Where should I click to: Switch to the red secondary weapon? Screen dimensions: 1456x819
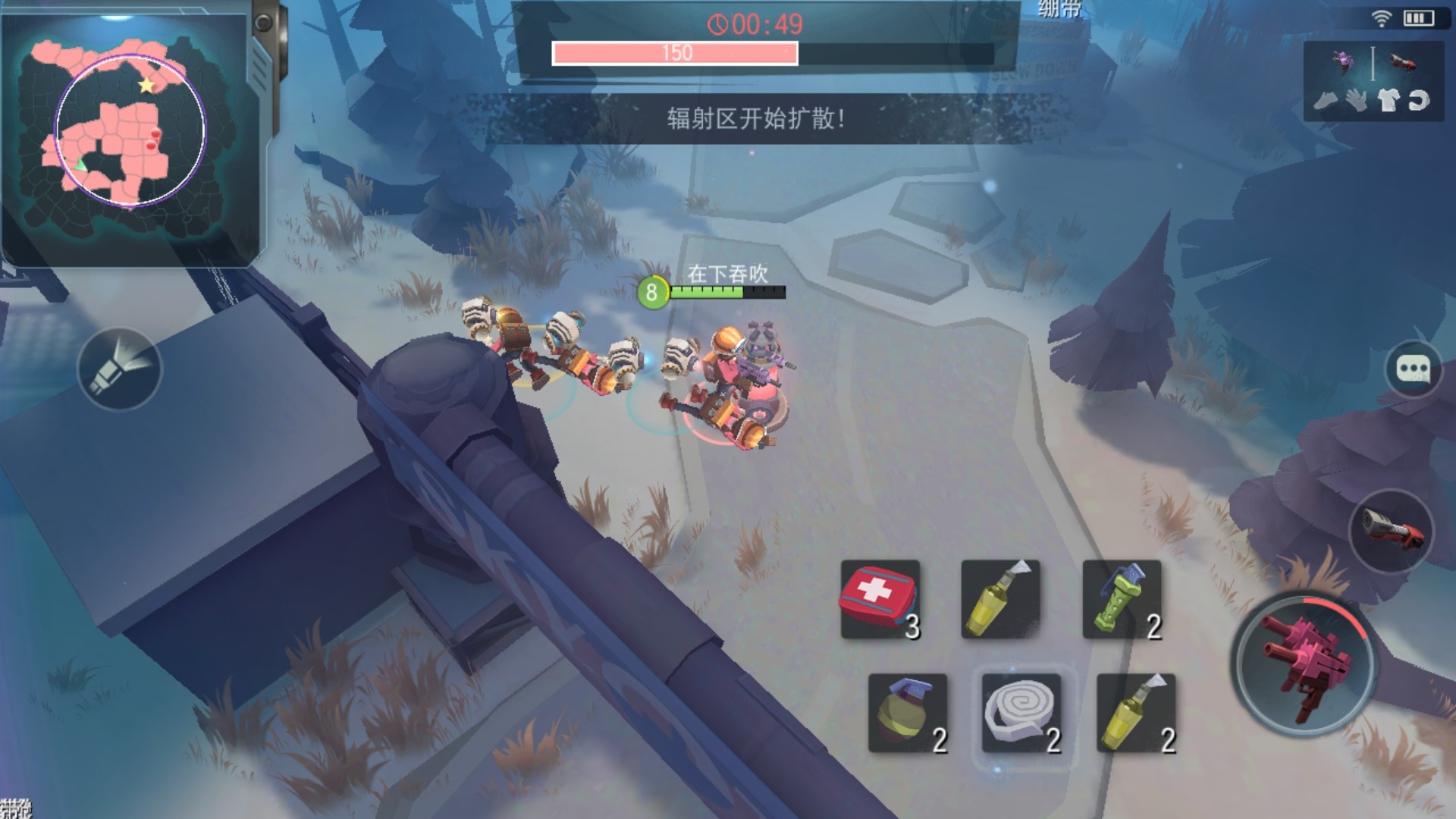tap(1392, 531)
